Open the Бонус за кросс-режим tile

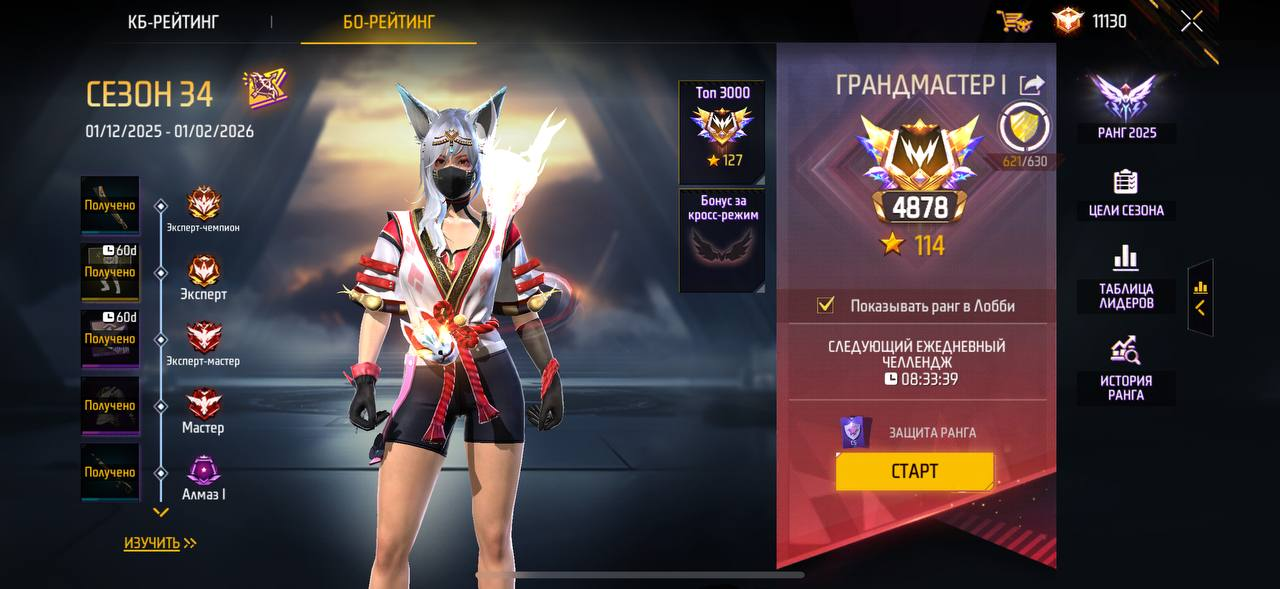tap(722, 240)
